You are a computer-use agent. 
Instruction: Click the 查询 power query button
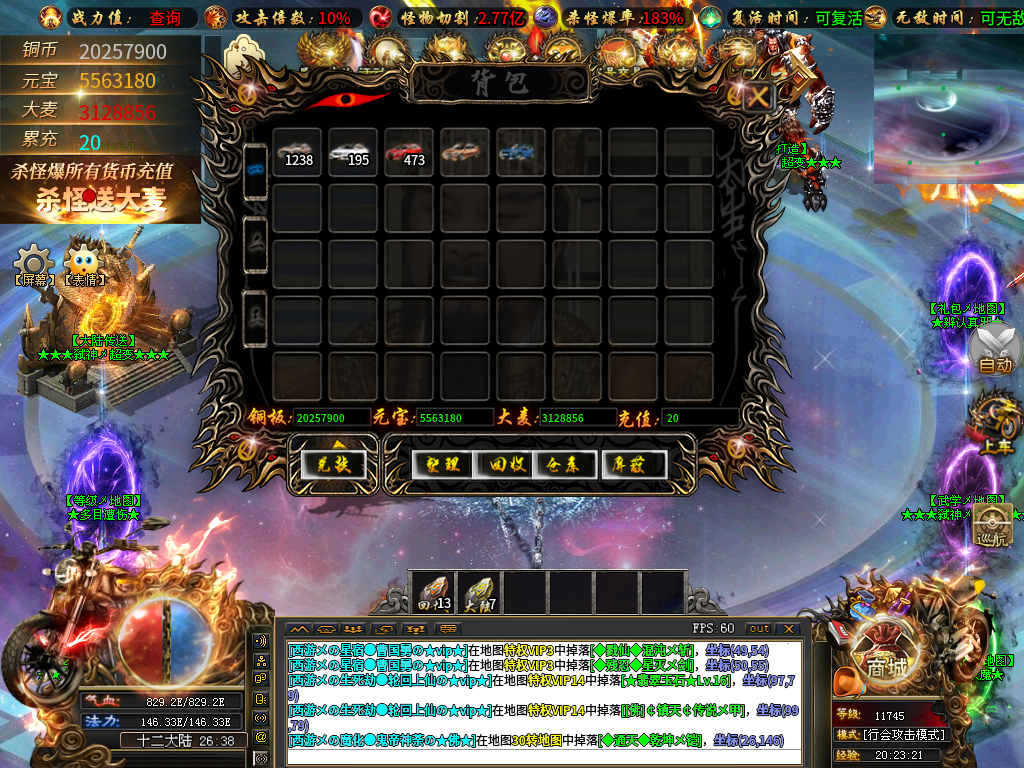point(165,18)
